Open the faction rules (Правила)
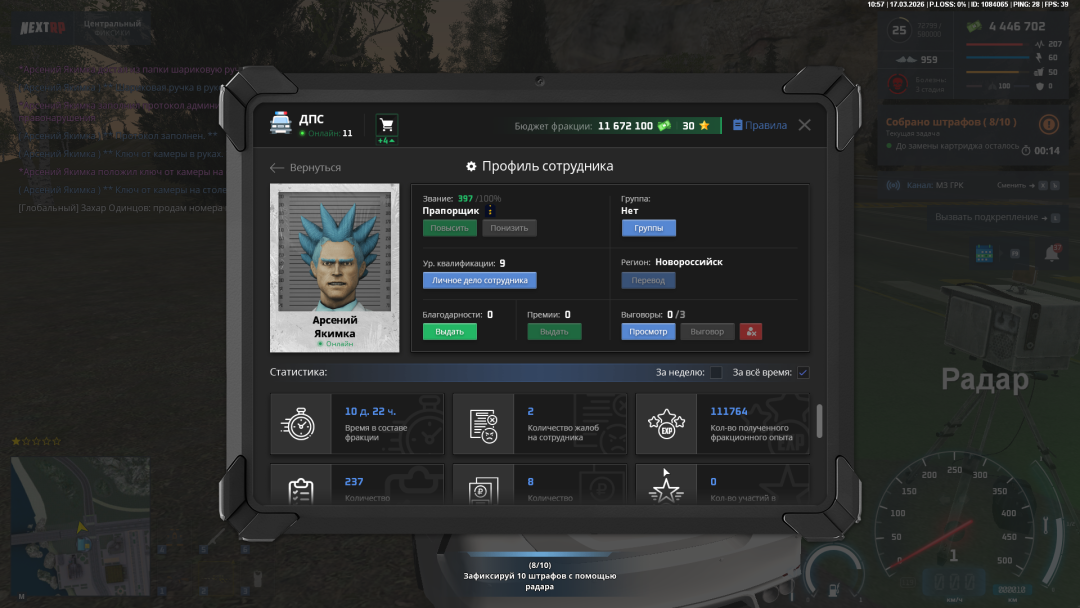This screenshot has height=608, width=1080. coord(760,125)
